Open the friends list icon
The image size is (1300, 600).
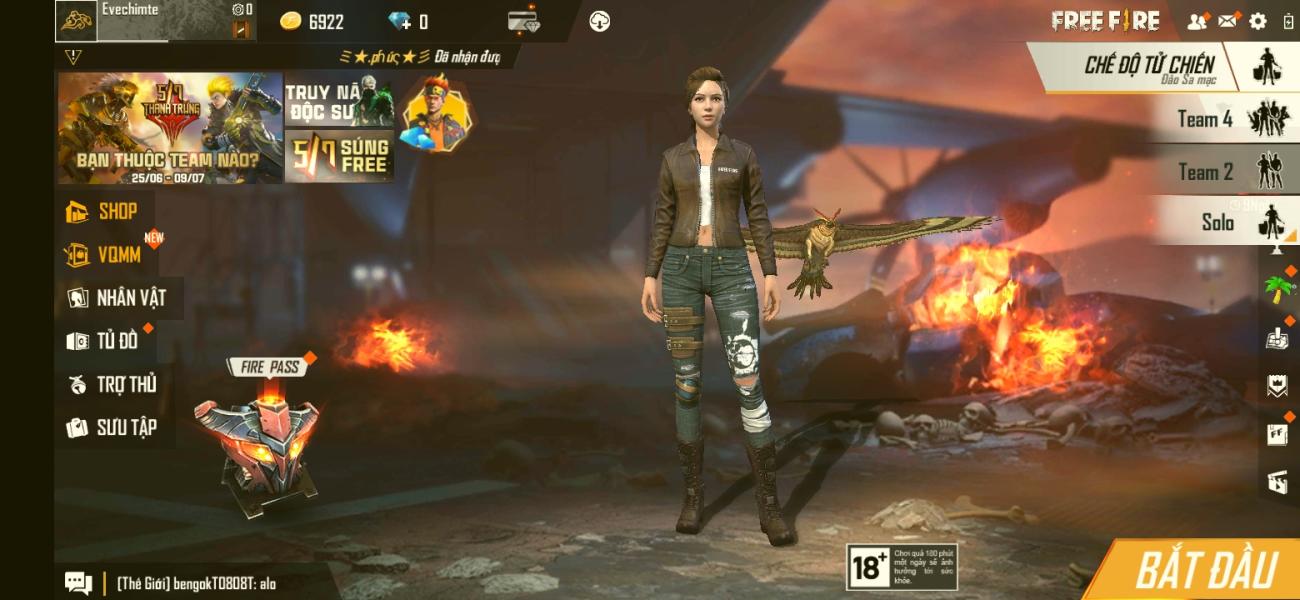coord(1196,21)
